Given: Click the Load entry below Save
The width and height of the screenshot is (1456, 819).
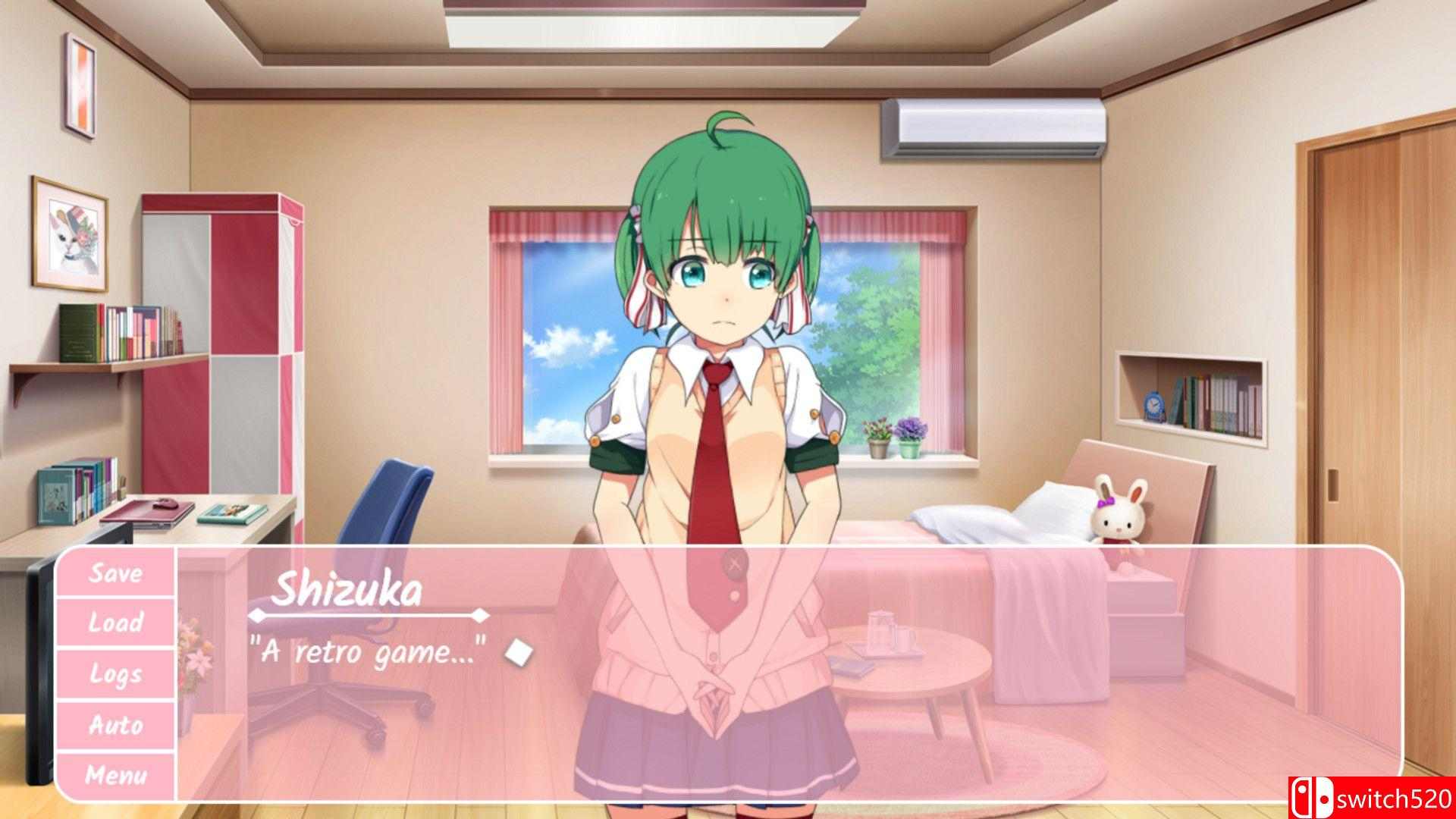Looking at the screenshot, I should [118, 623].
